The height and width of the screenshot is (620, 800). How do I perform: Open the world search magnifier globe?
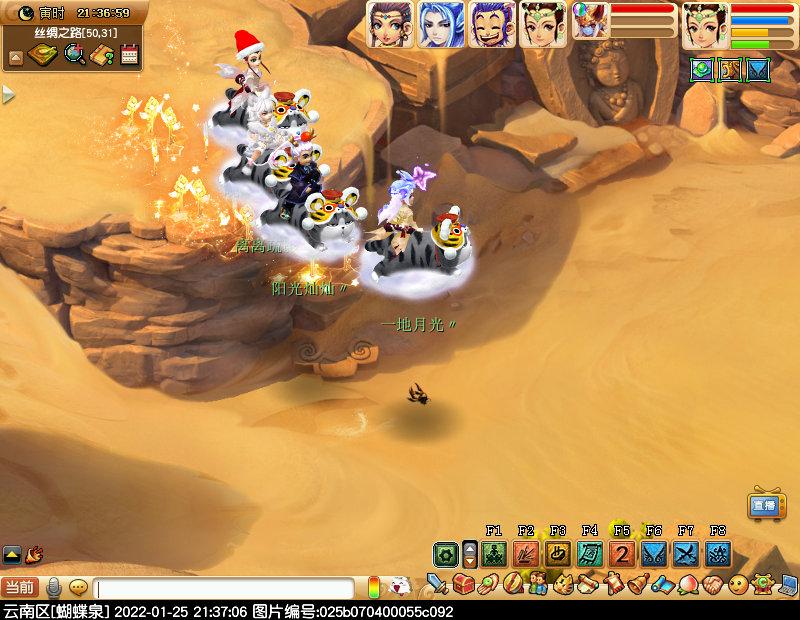pyautogui.click(x=74, y=56)
